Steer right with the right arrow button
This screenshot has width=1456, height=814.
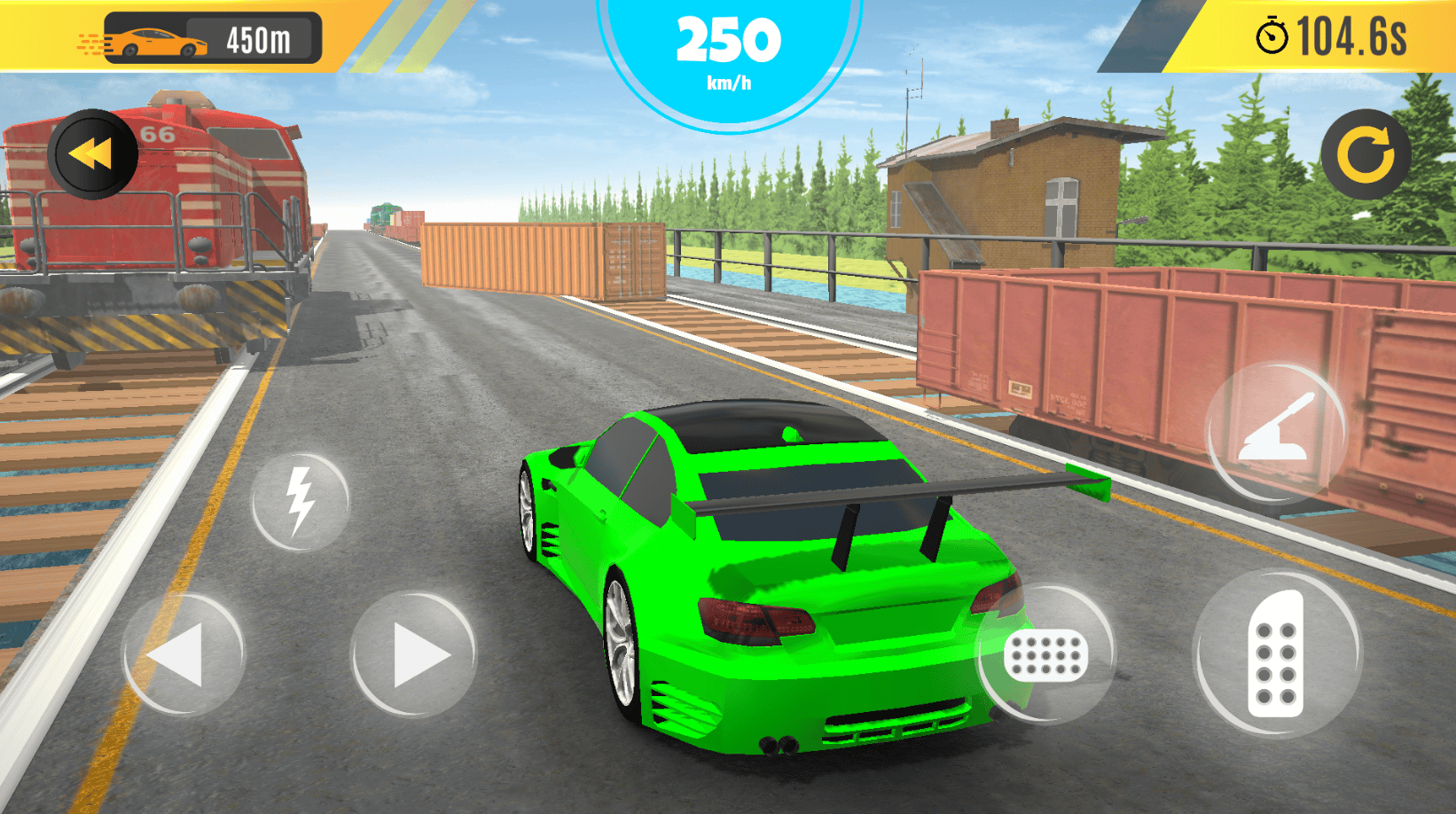(x=413, y=655)
